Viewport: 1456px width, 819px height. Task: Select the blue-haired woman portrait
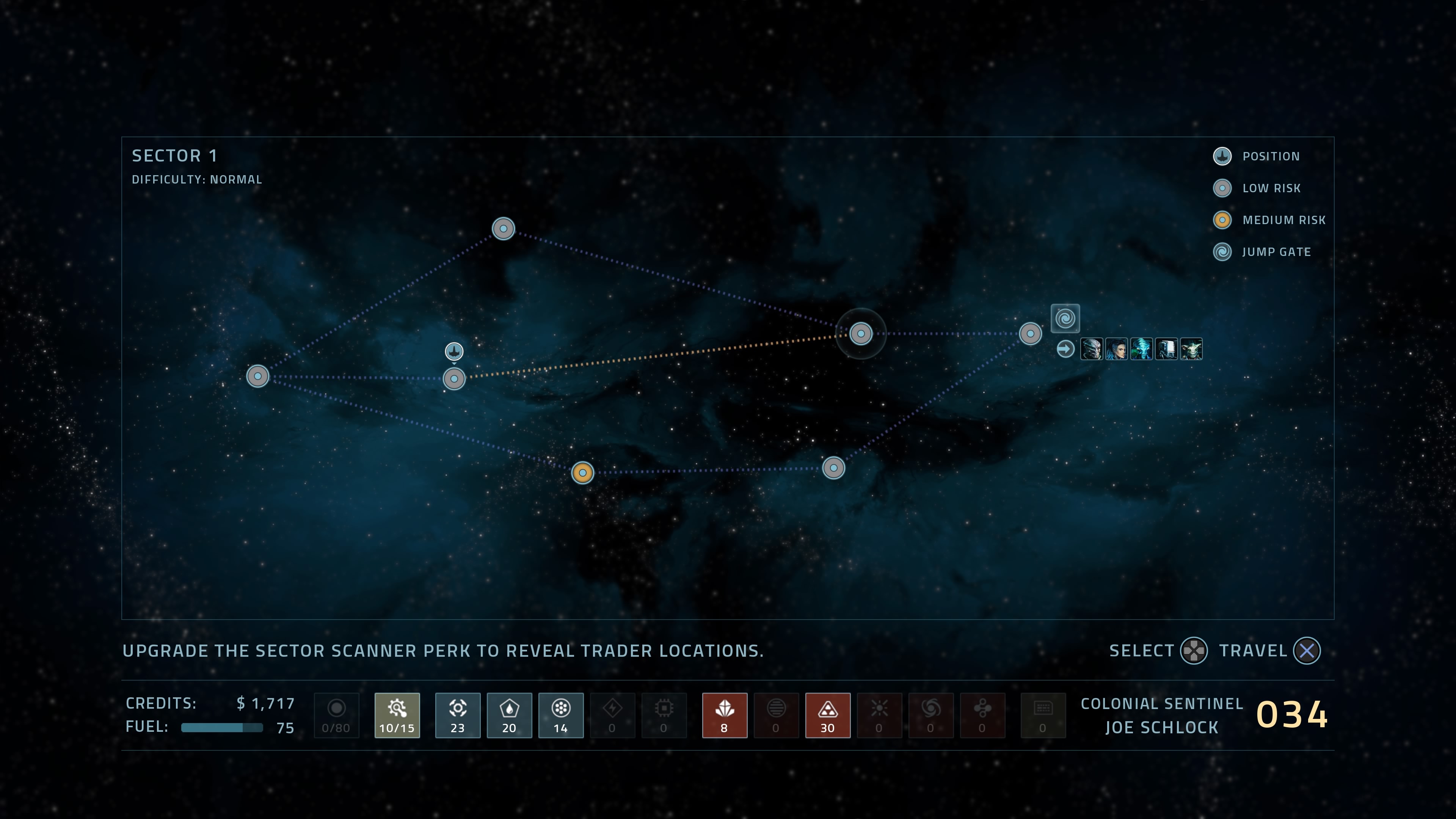pyautogui.click(x=1116, y=349)
